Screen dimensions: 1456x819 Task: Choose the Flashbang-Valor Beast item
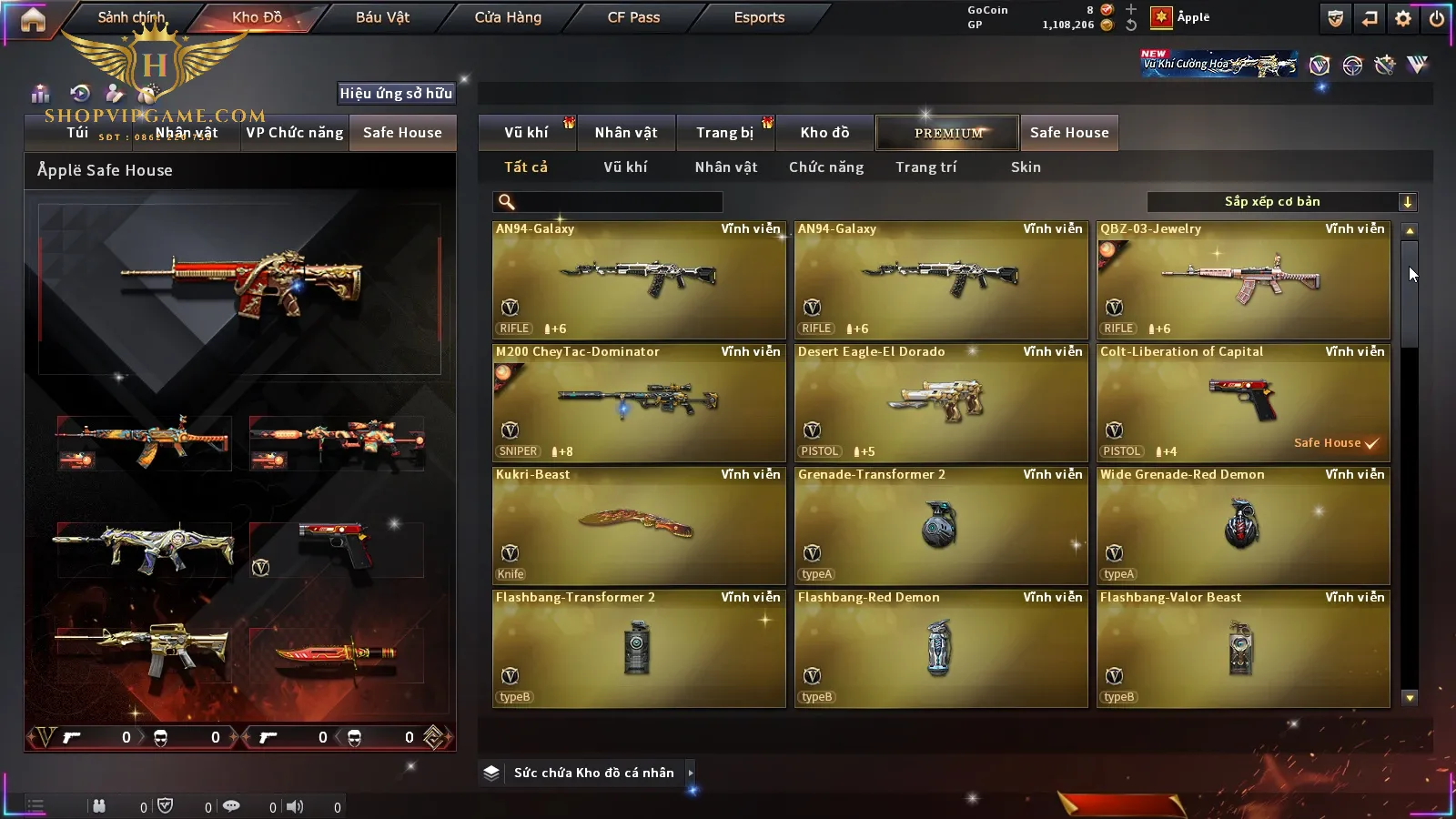1243,649
